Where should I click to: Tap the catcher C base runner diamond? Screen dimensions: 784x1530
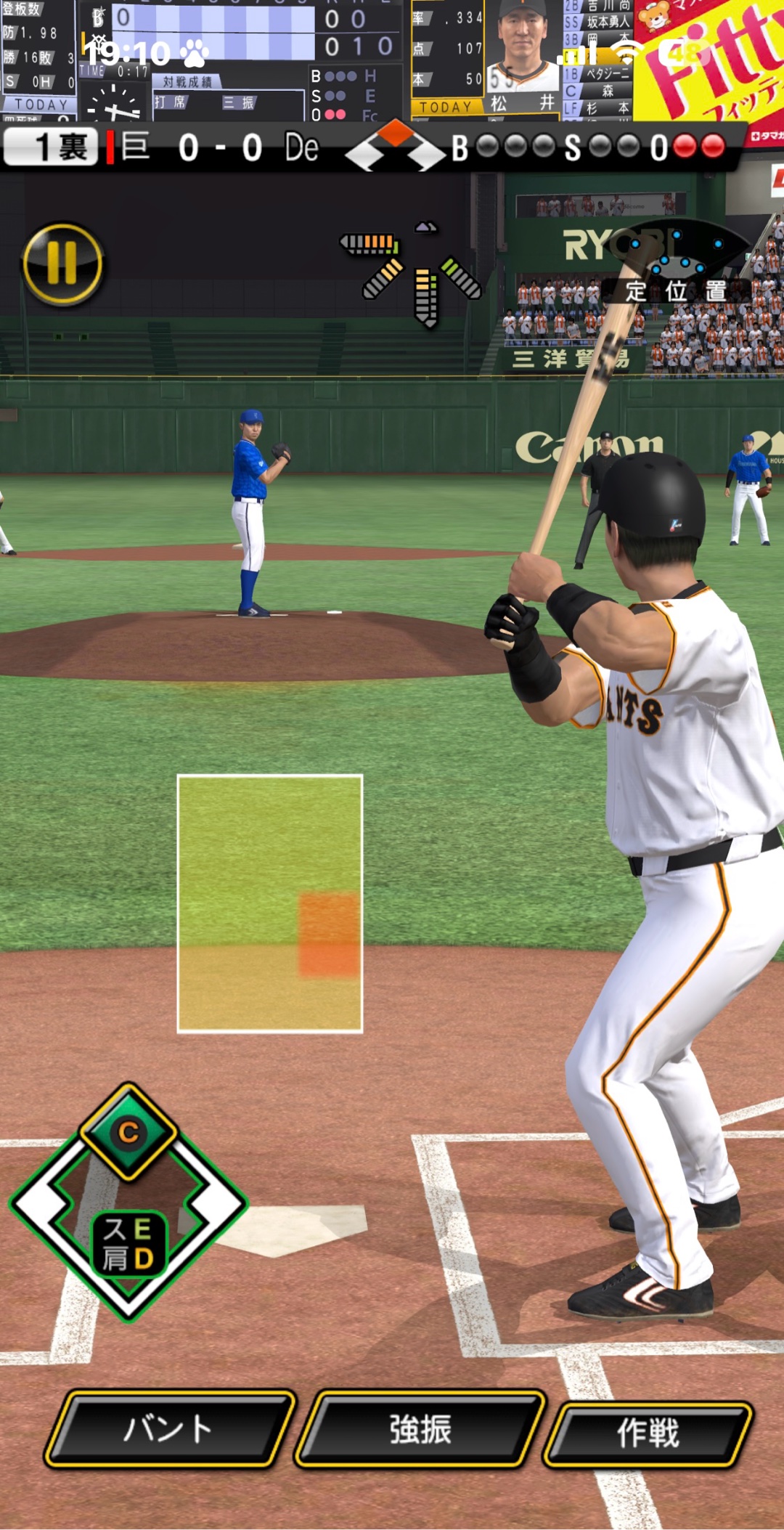coord(128,1131)
